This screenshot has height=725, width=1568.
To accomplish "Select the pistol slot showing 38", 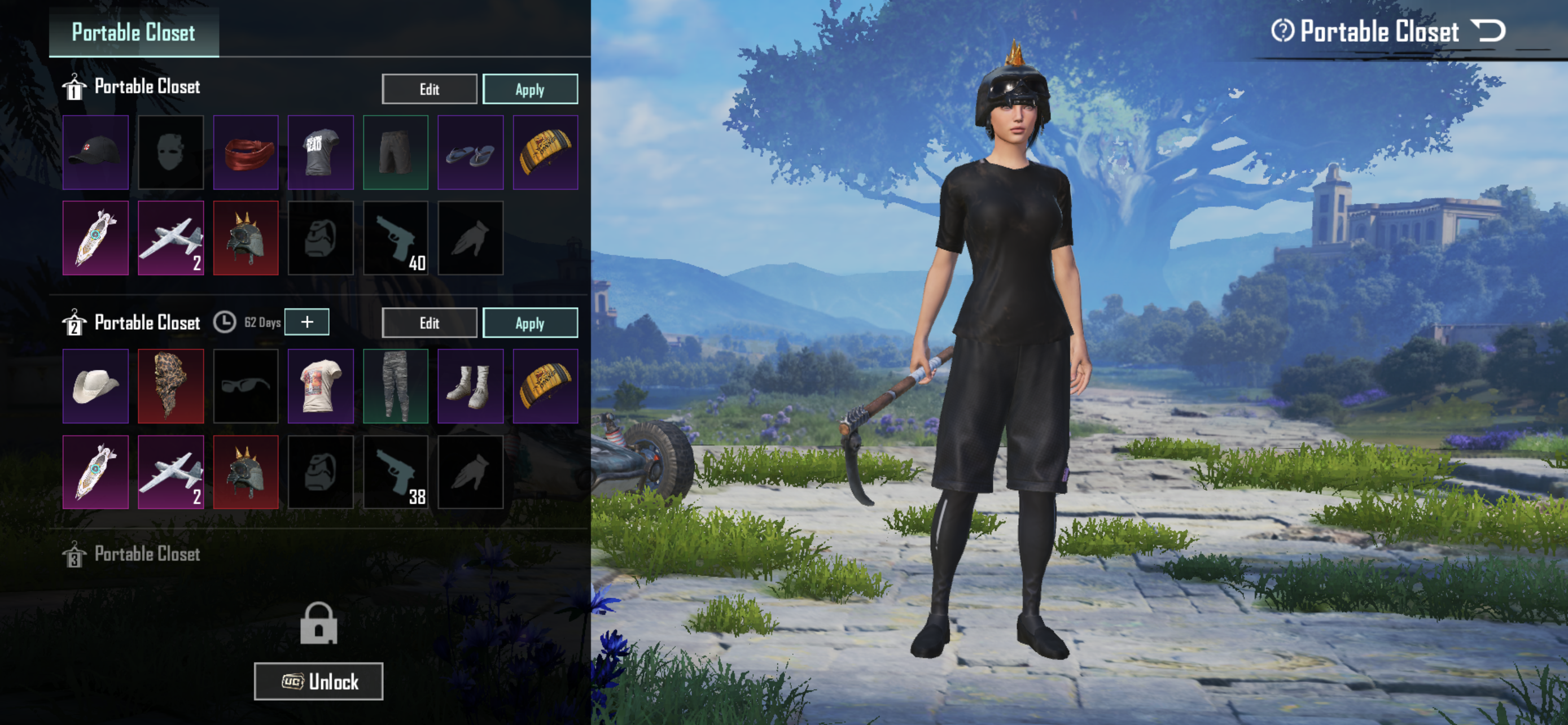I will point(396,472).
